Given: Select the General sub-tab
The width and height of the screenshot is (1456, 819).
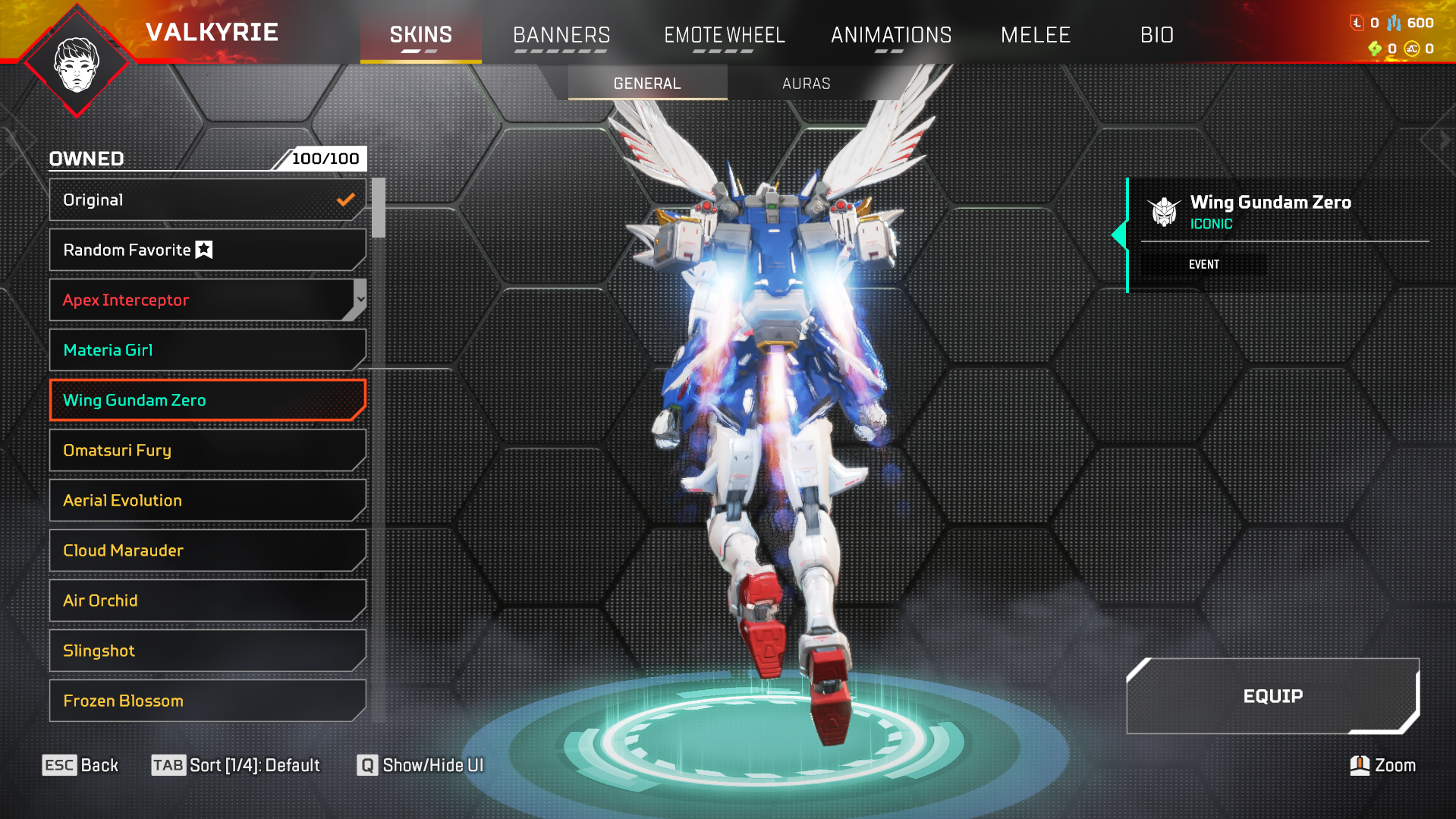Looking at the screenshot, I should point(647,83).
